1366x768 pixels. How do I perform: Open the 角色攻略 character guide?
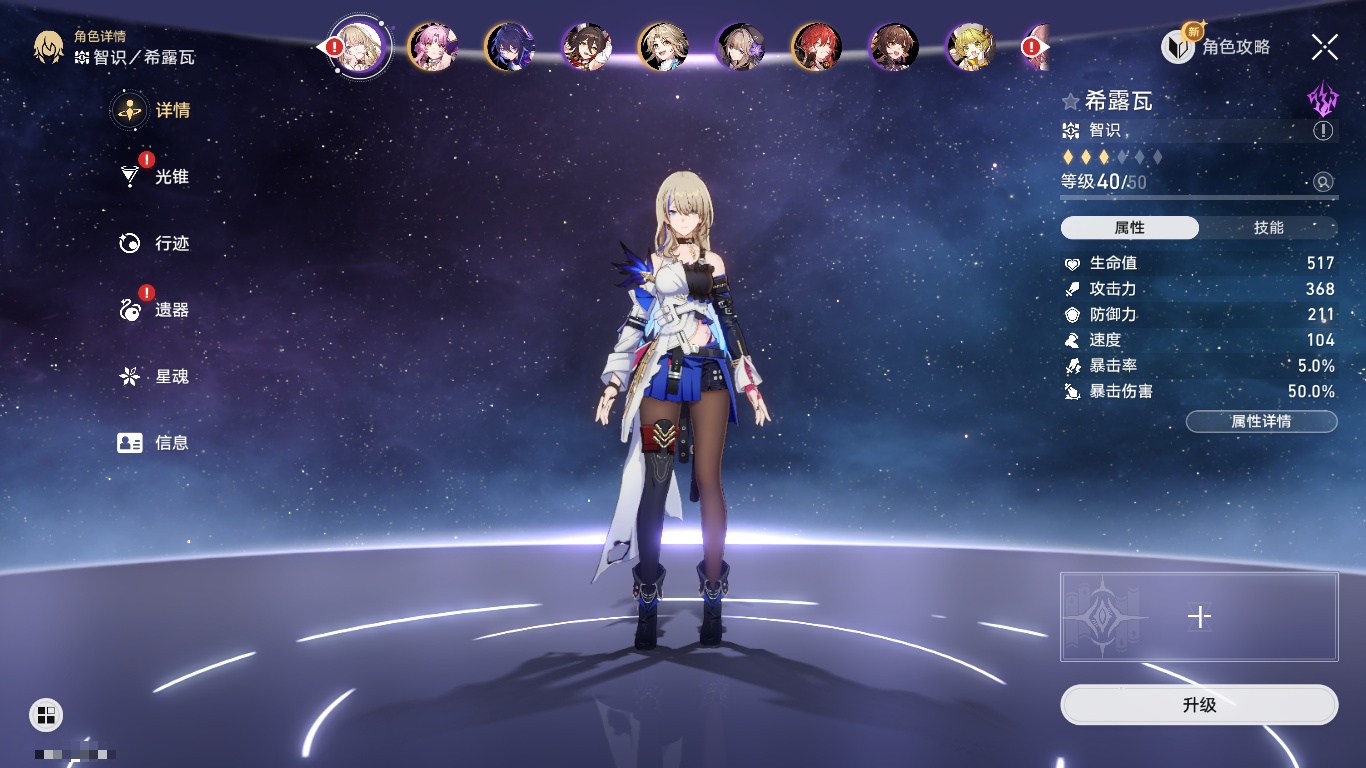coord(1217,47)
